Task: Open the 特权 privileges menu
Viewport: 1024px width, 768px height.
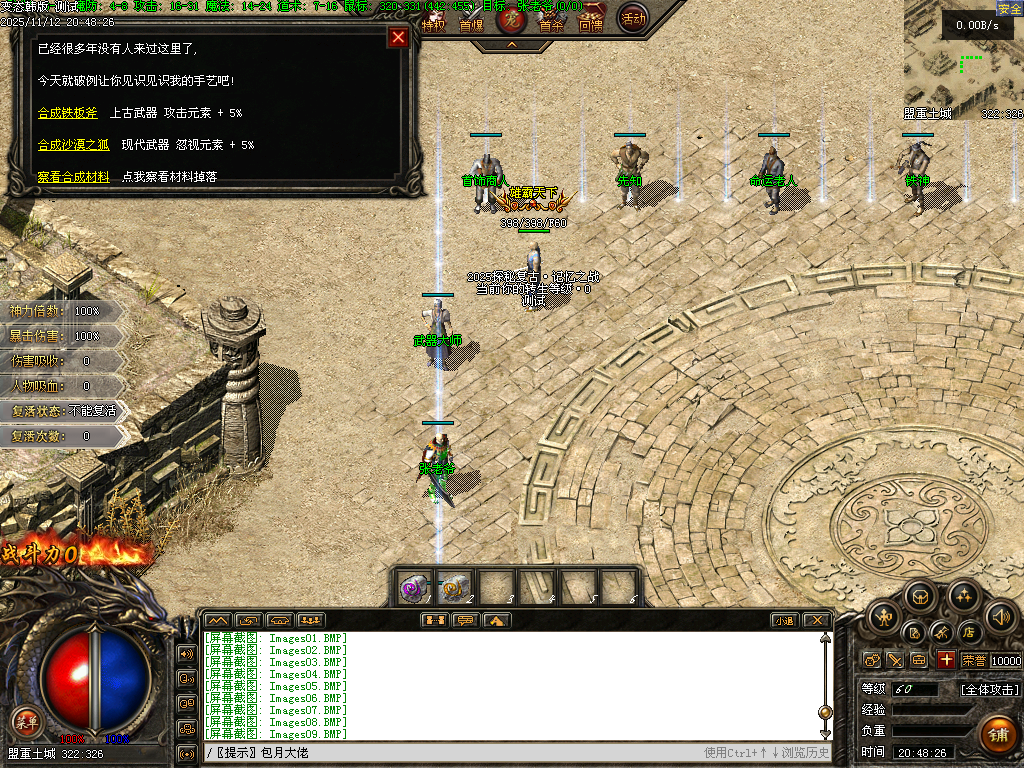Action: point(432,21)
